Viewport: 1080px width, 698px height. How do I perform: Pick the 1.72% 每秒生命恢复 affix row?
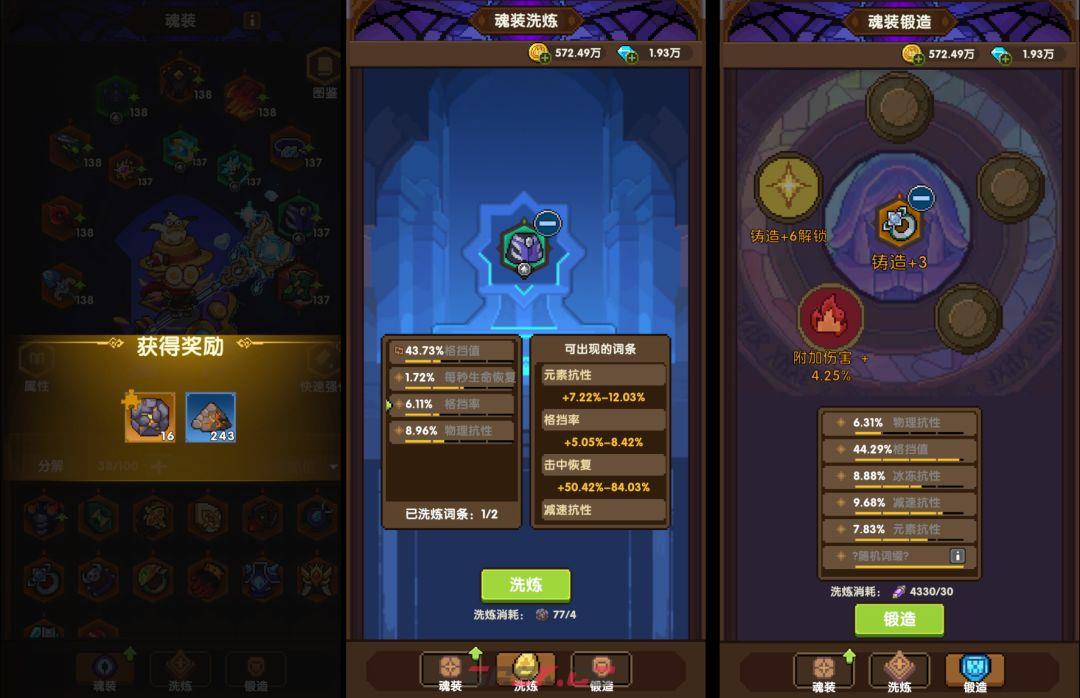point(452,378)
